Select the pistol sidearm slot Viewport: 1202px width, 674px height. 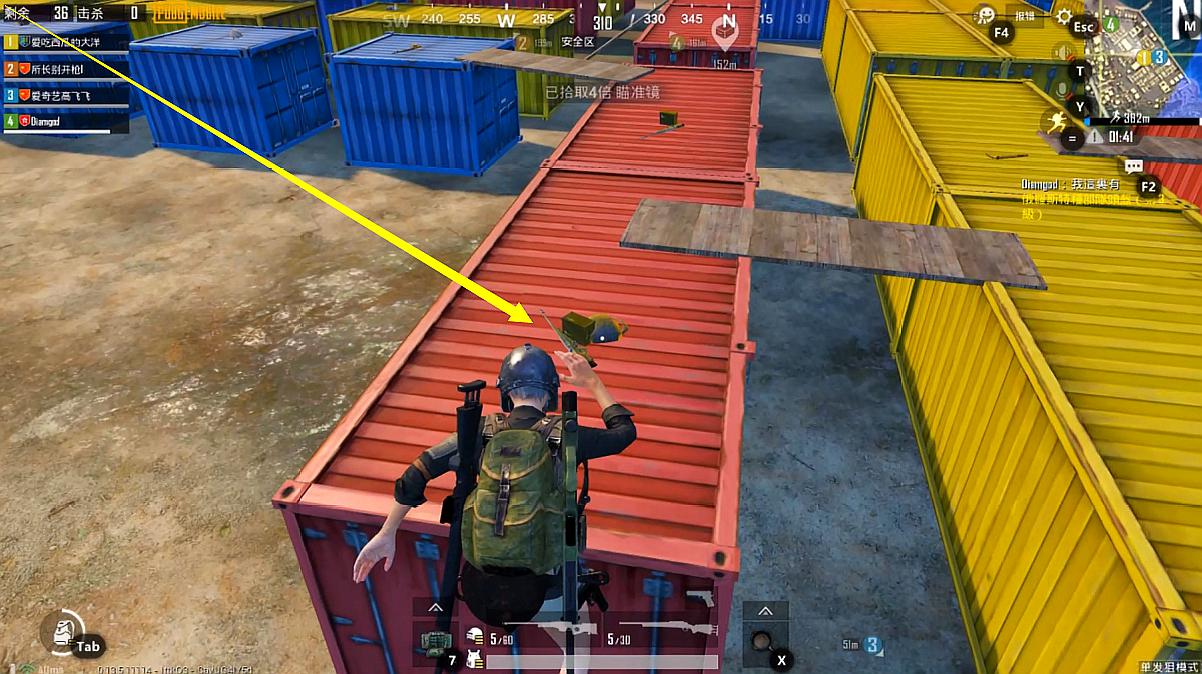click(x=700, y=598)
